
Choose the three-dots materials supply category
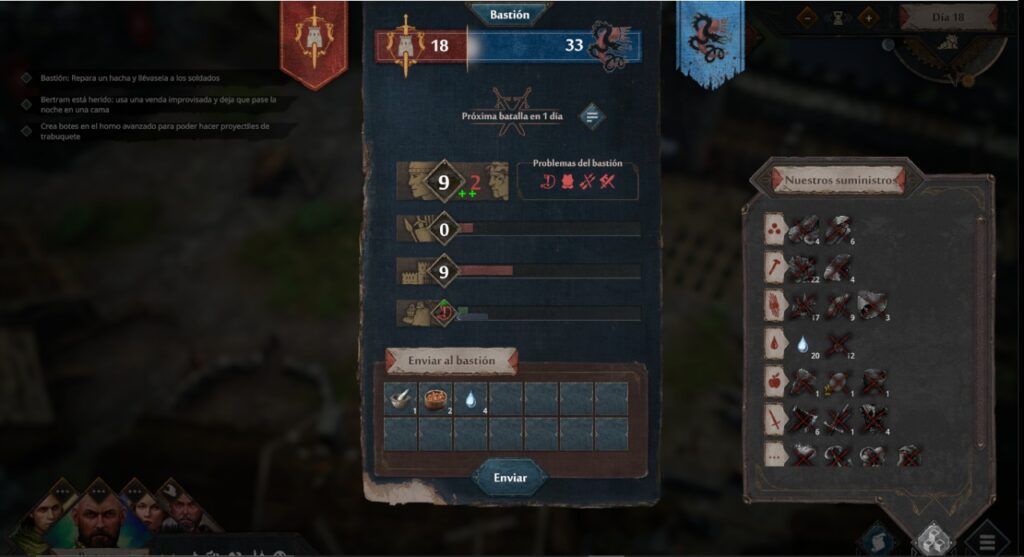[776, 228]
